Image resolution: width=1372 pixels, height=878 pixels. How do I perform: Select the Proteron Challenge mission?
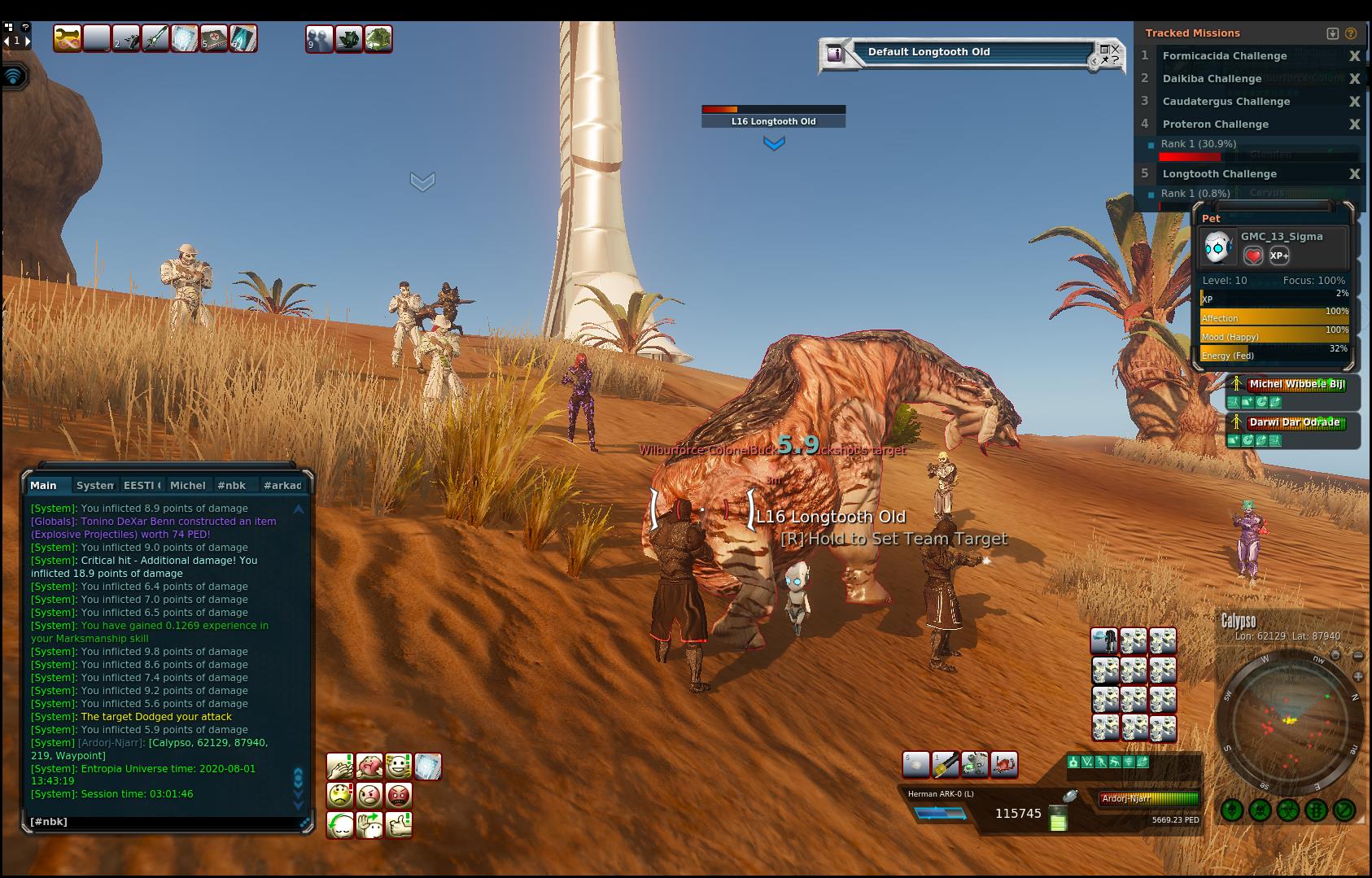tap(1215, 124)
